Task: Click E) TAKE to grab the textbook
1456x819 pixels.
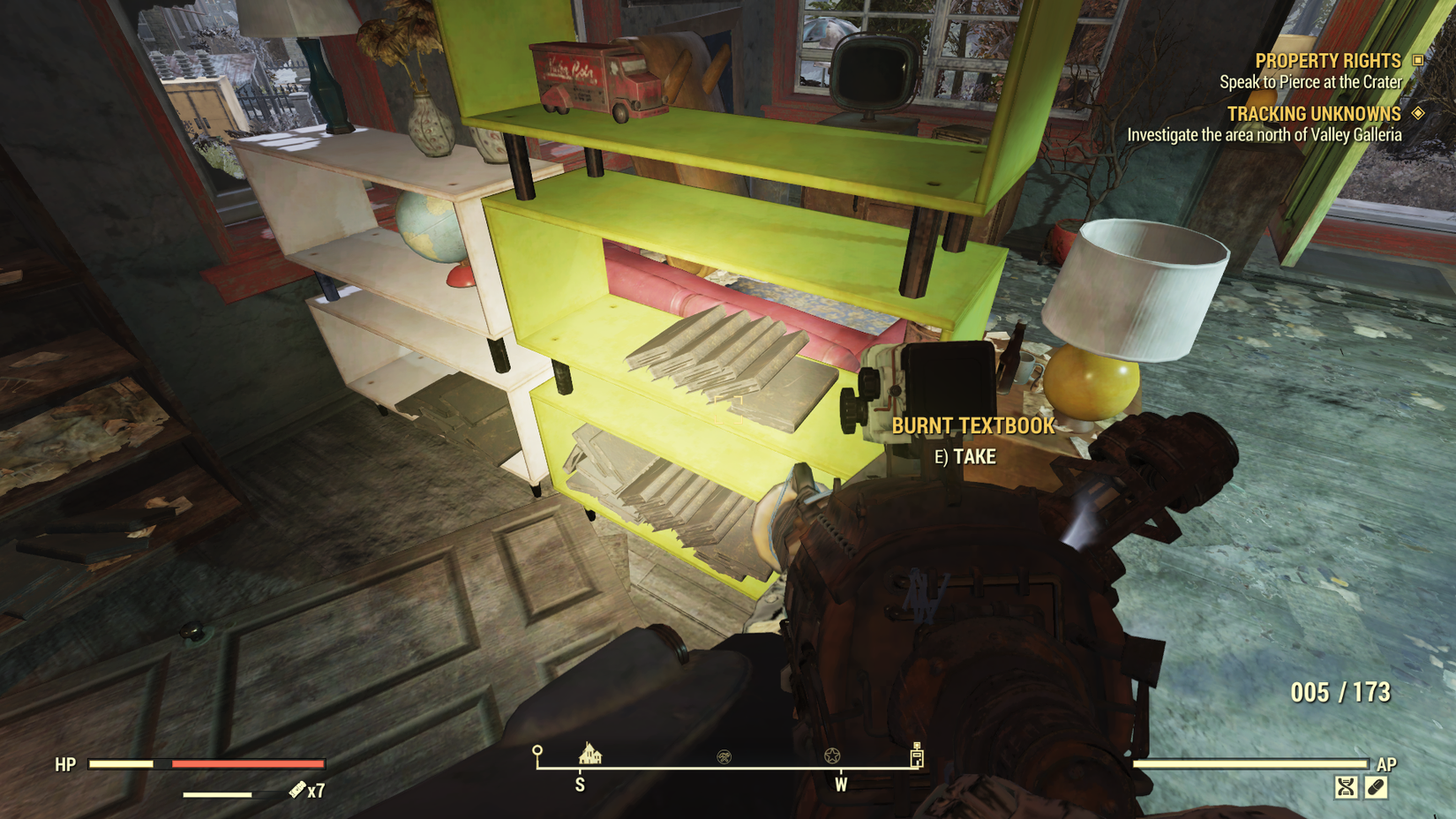Action: click(x=967, y=457)
